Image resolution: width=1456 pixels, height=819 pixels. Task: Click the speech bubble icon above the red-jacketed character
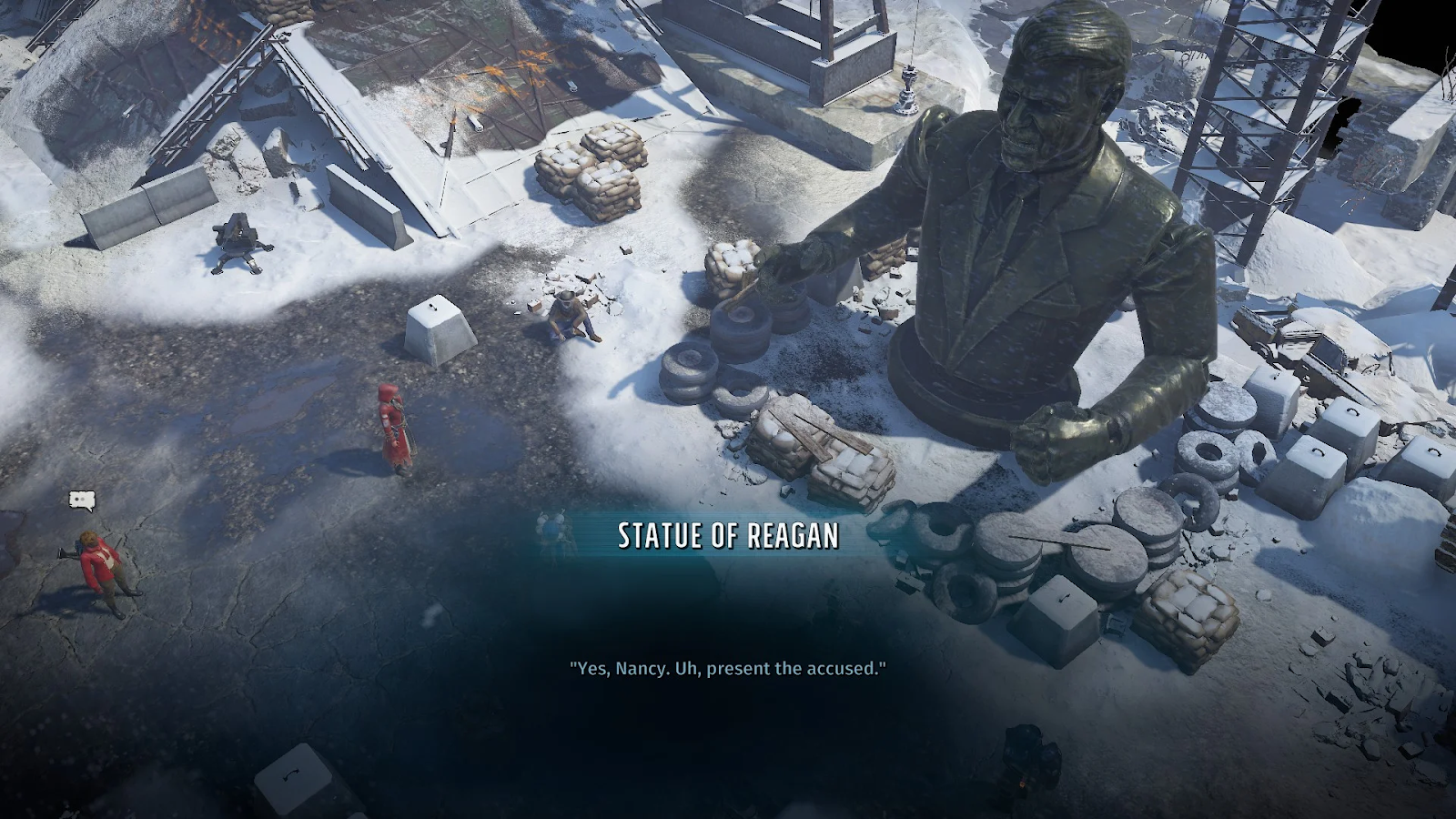click(82, 500)
